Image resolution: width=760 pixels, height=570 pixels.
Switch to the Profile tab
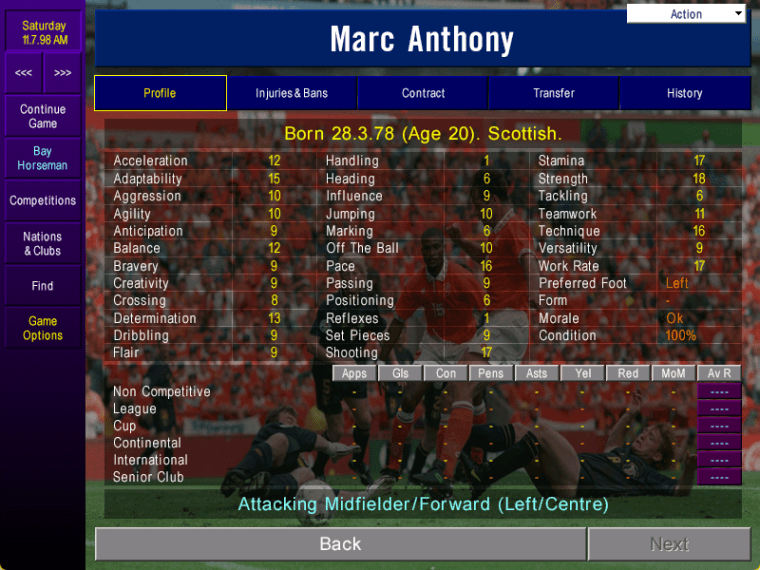tap(160, 93)
